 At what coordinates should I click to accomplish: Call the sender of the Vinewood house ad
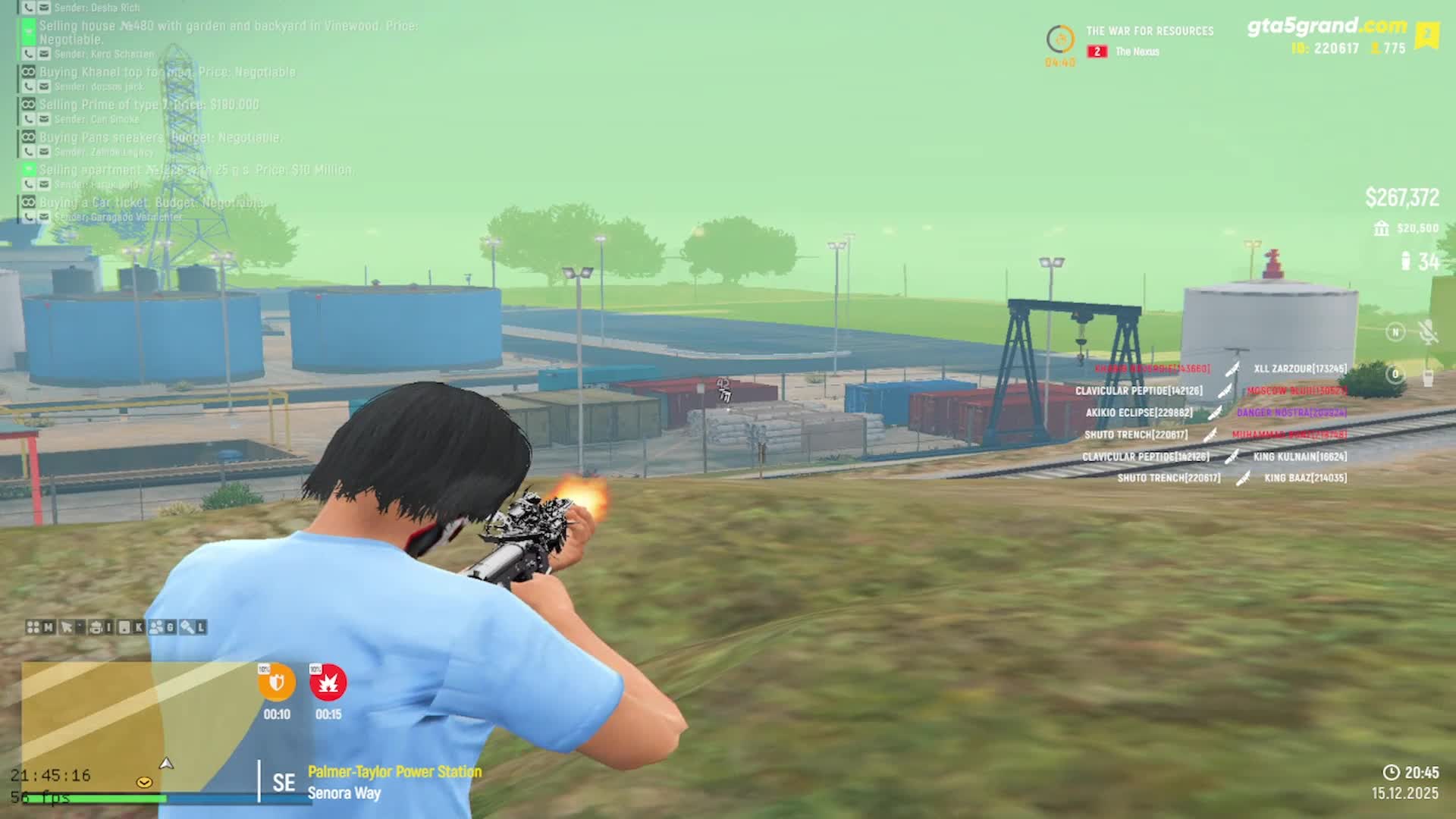pos(29,54)
